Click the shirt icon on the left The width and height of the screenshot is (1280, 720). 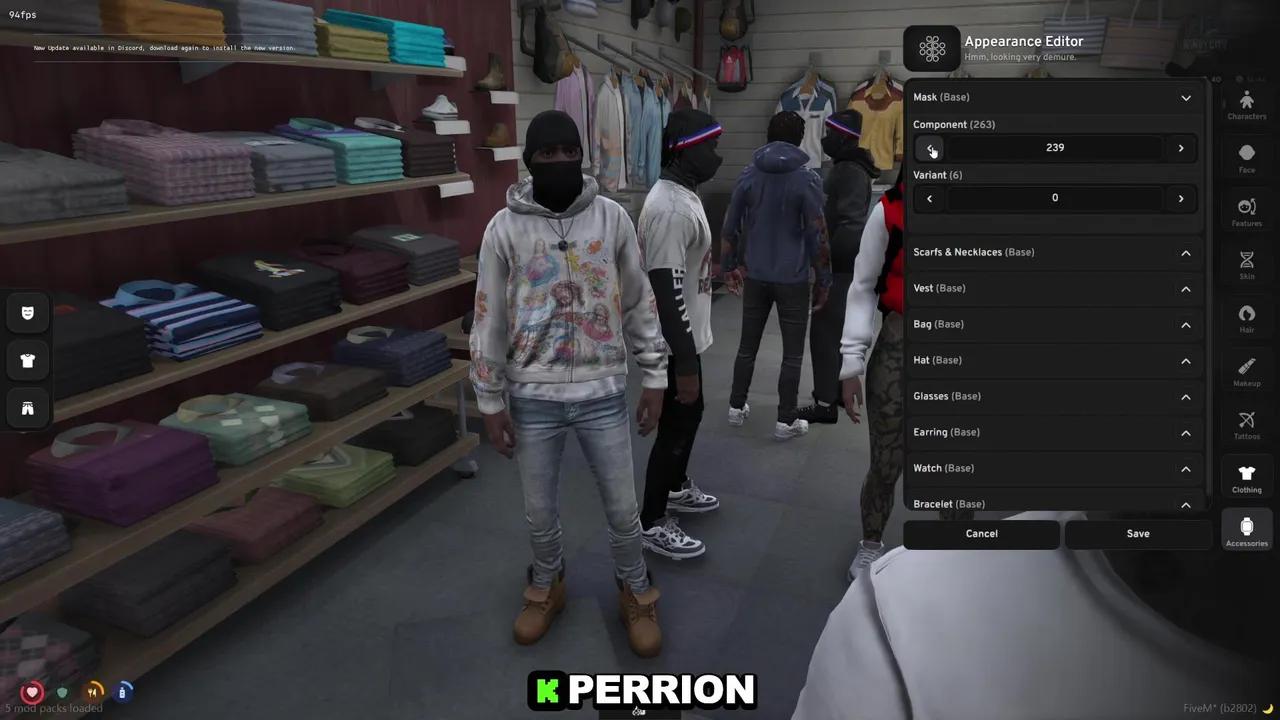(x=27, y=360)
